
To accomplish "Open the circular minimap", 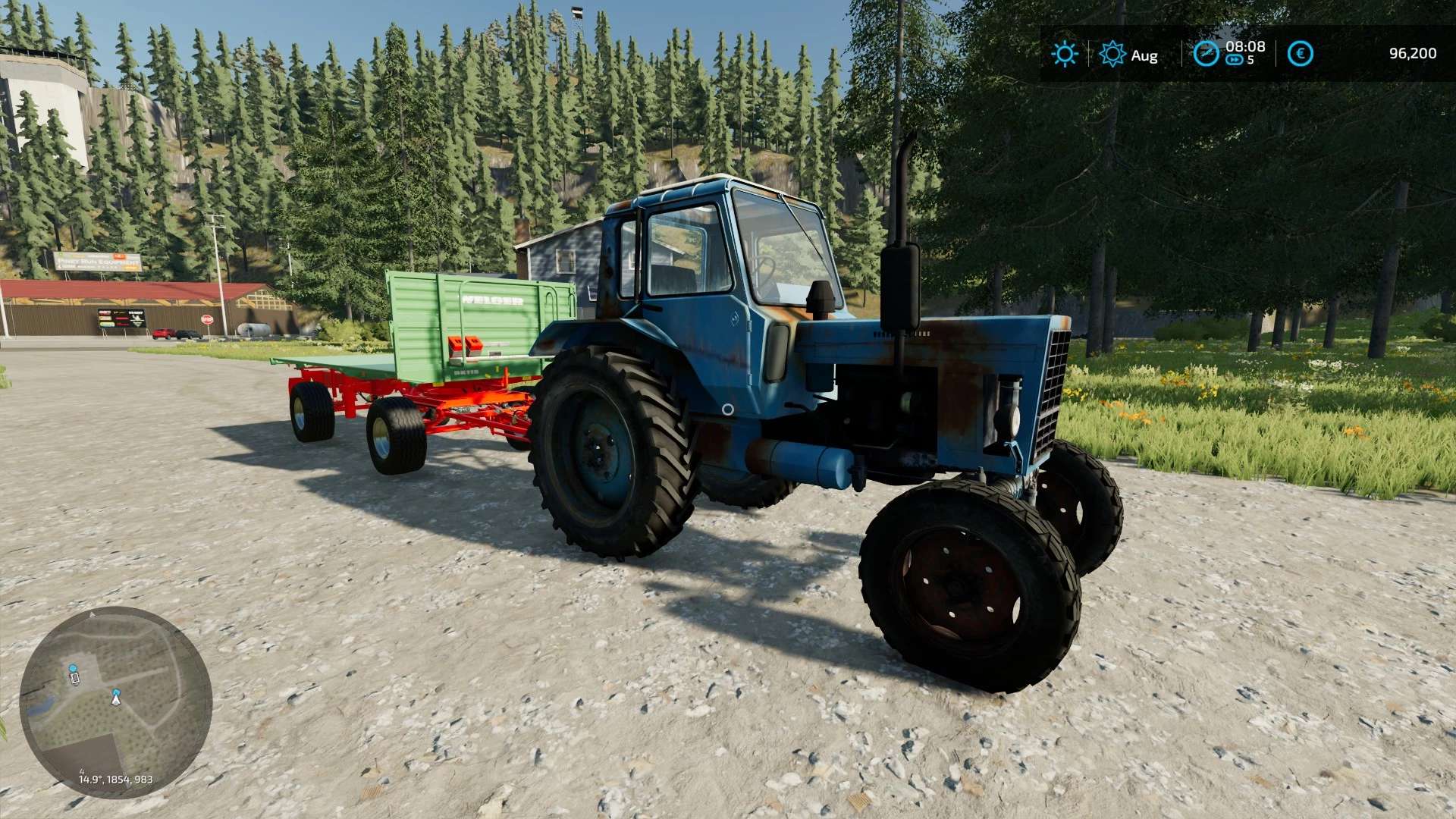I will click(115, 701).
